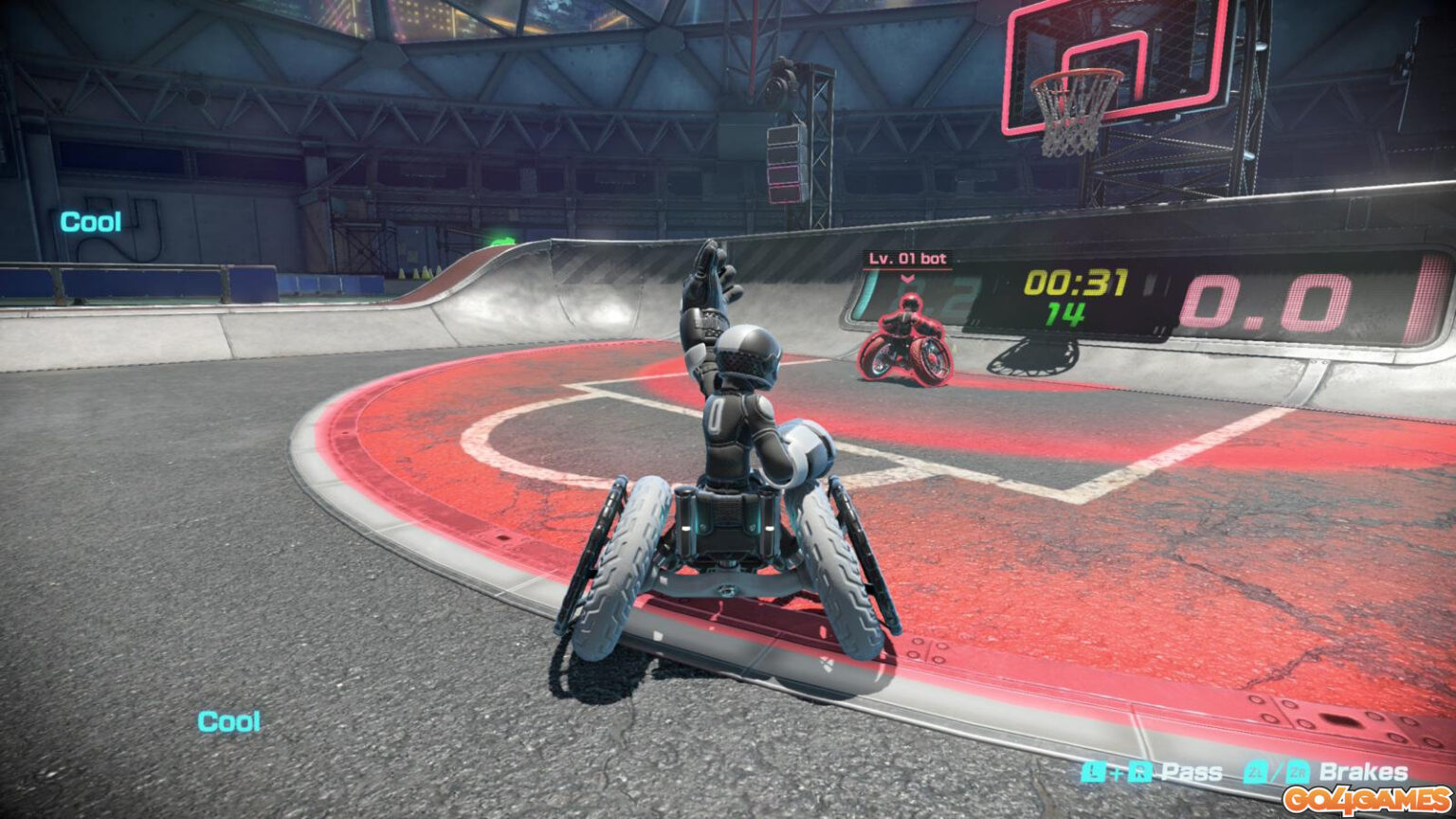Select the ZL button icon in Brakes hint
This screenshot has width=1456, height=819.
[x=1257, y=773]
